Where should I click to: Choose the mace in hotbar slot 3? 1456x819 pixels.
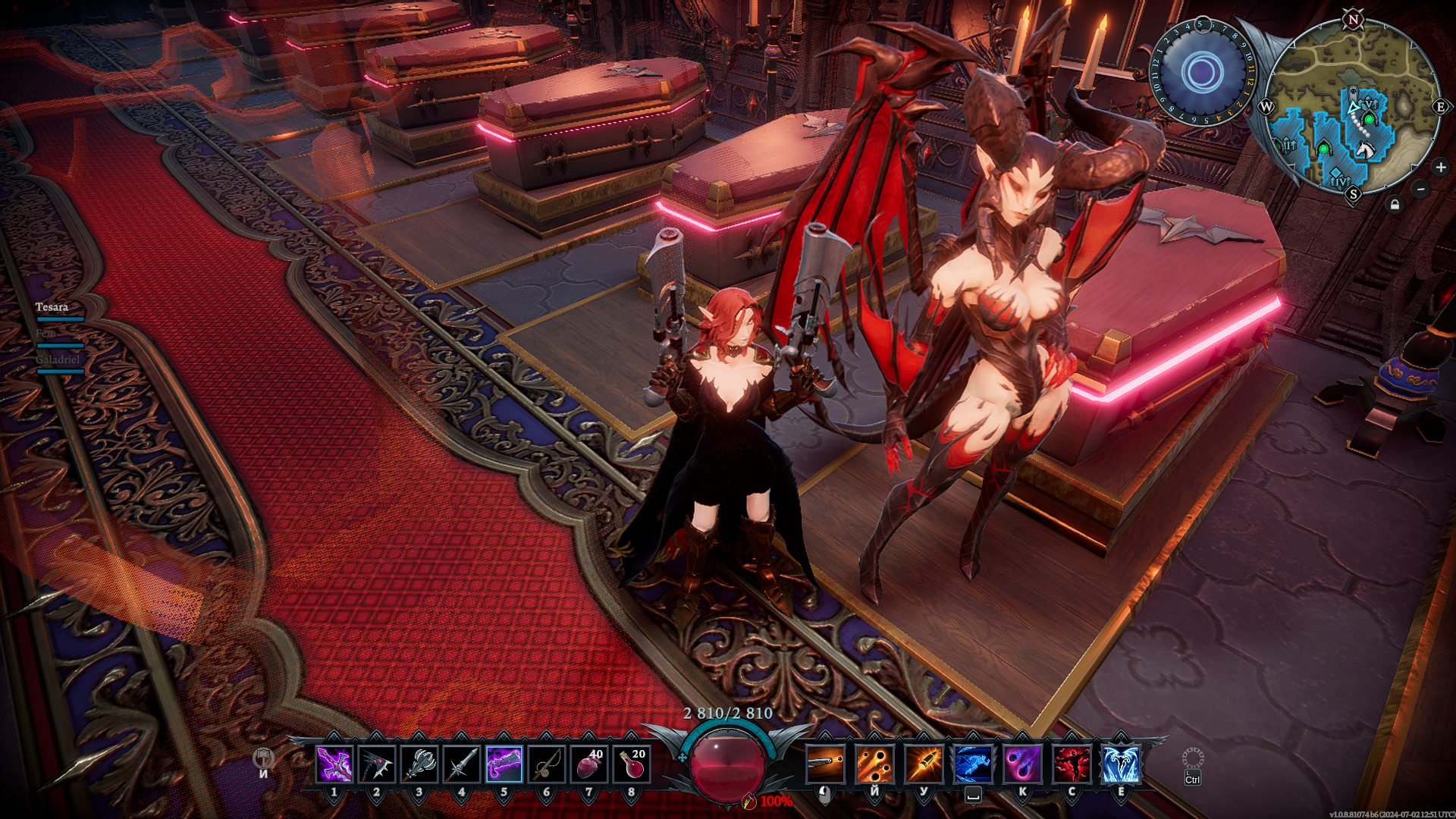tap(419, 764)
